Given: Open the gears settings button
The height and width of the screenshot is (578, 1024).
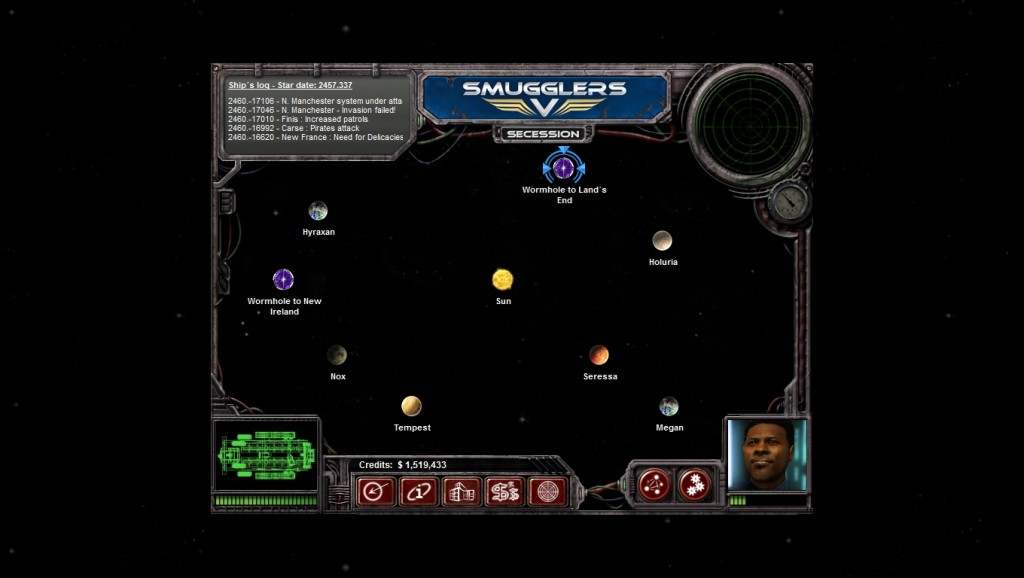Looking at the screenshot, I should click(x=694, y=485).
